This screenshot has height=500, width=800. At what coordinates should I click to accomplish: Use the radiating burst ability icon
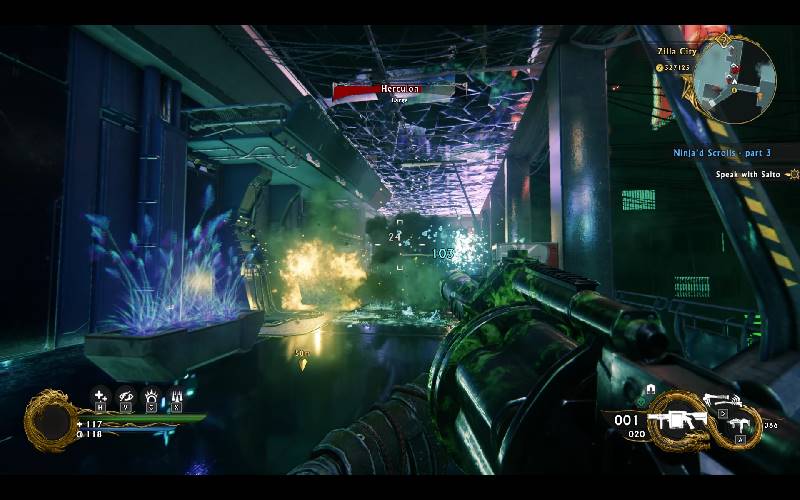(x=151, y=395)
